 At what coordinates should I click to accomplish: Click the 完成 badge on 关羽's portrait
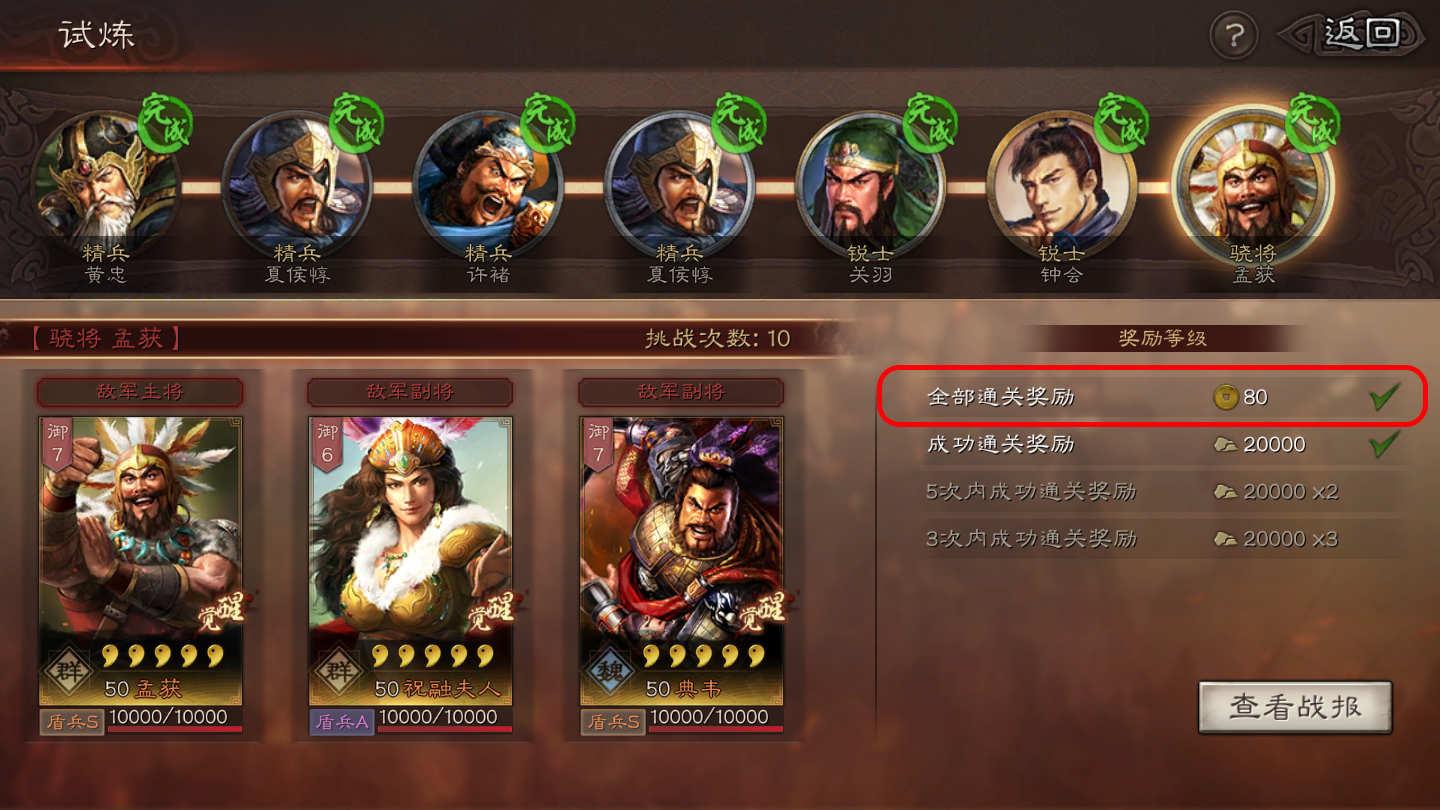coord(929,124)
